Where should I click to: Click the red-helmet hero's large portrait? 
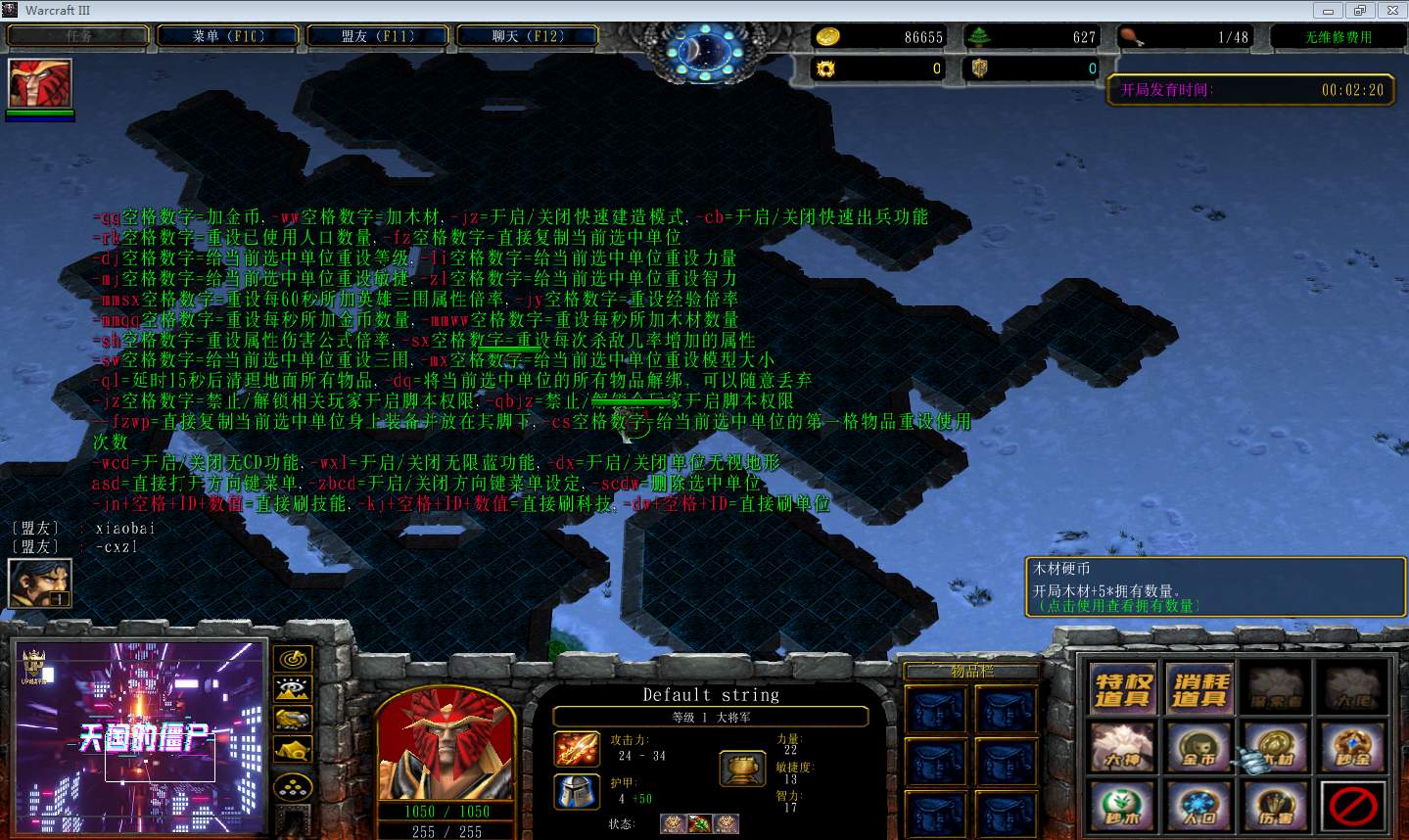[x=446, y=742]
